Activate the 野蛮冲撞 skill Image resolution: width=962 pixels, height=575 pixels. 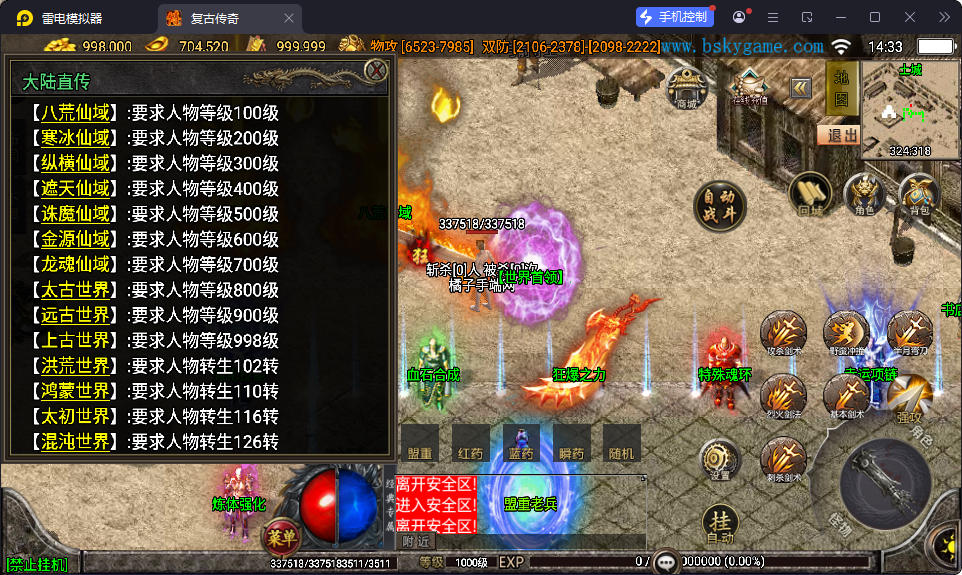pos(846,333)
